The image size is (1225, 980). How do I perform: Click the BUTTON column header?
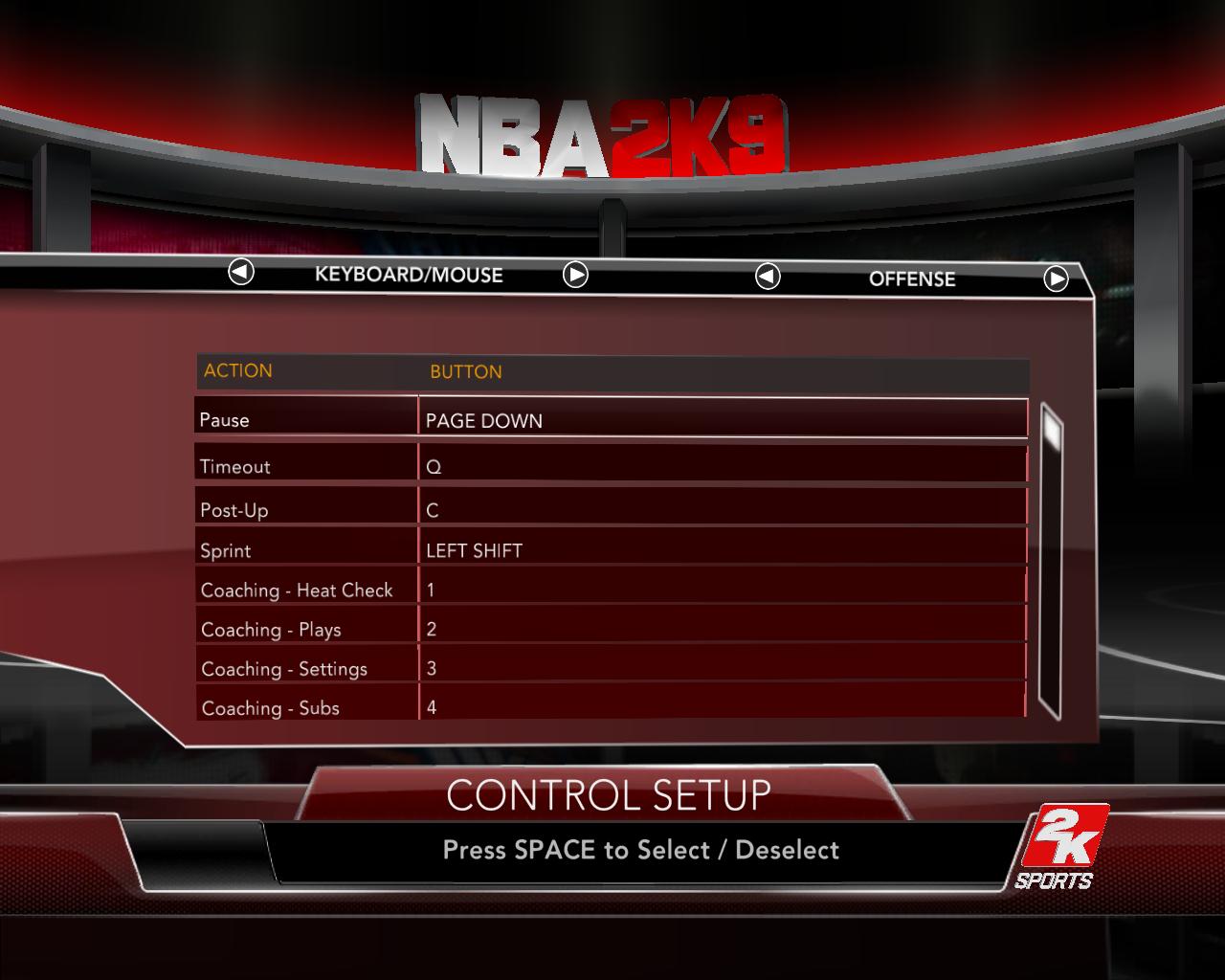pos(465,372)
